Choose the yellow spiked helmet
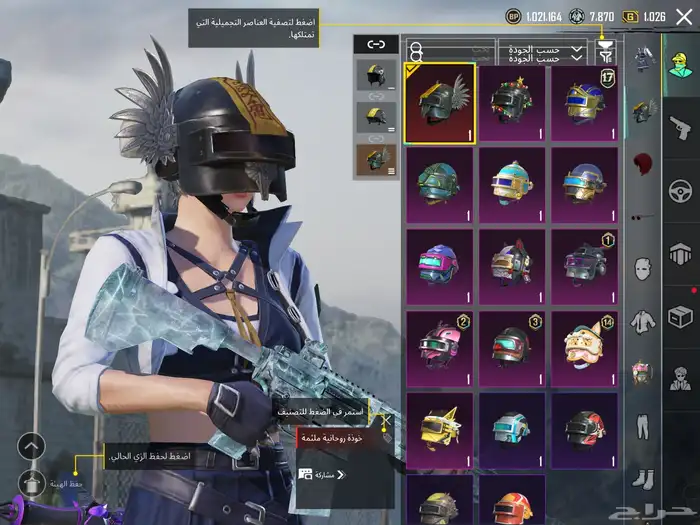 pyautogui.click(x=439, y=429)
